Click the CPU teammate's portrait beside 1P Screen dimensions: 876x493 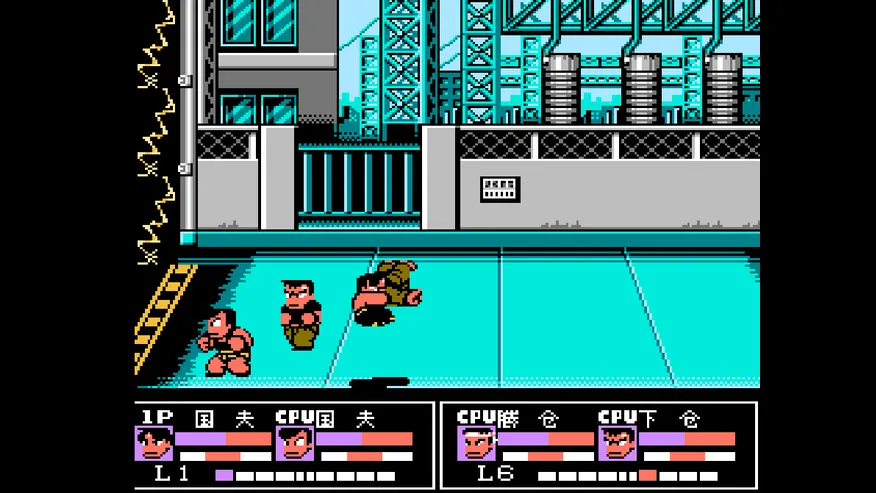(295, 443)
